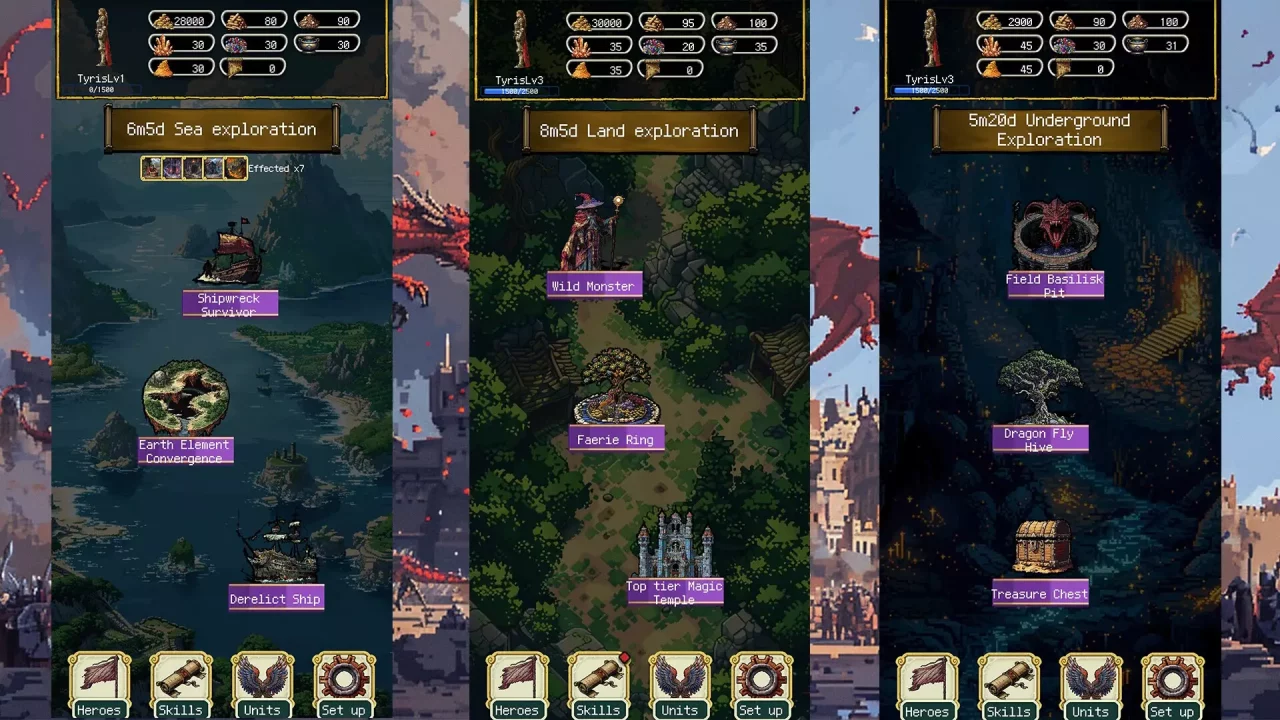Screen dimensions: 1280x720
Task: Open the 6m5d Sea exploration banner
Action: tap(220, 129)
